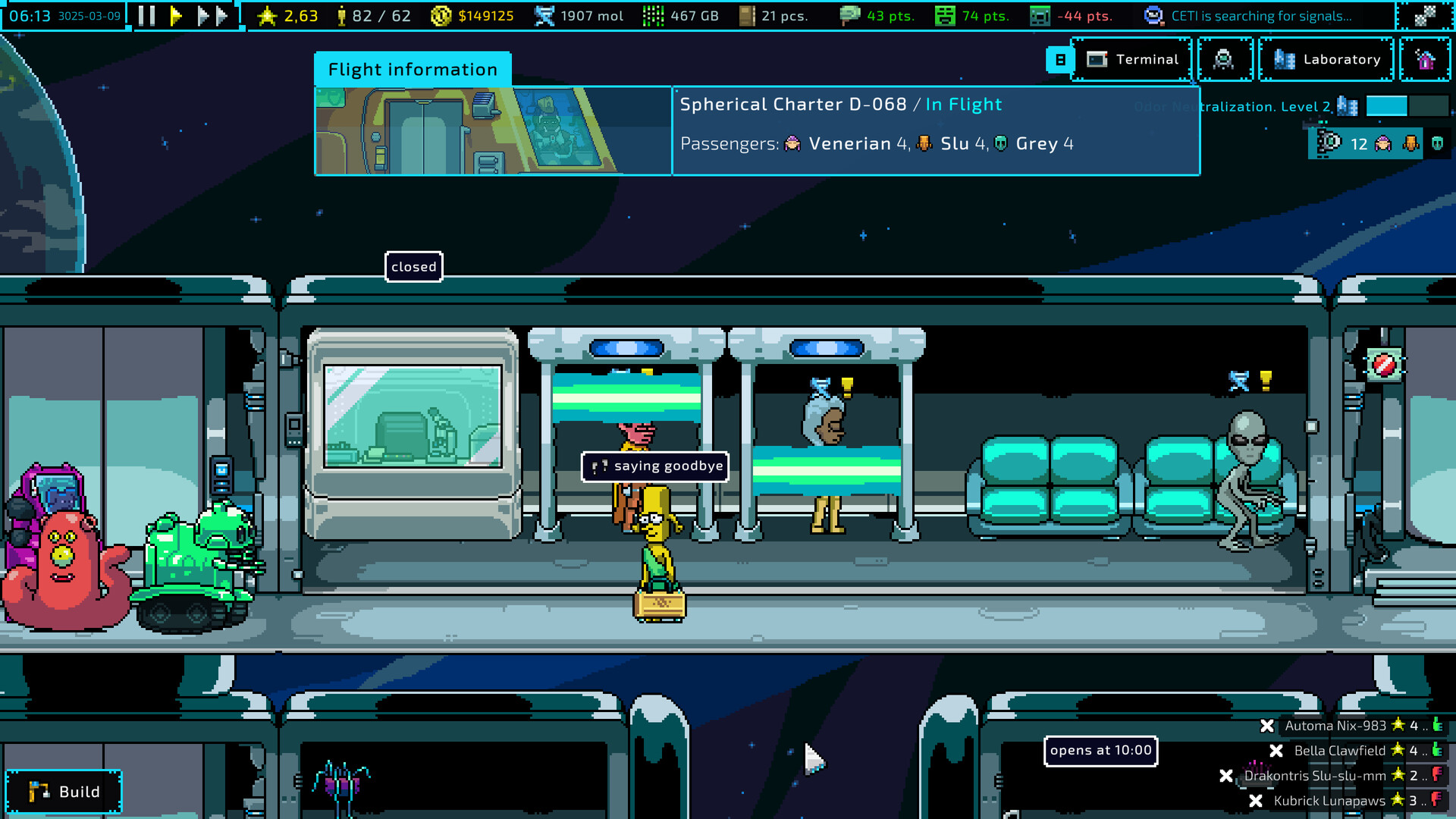Viewport: 1456px width, 819px height.
Task: Click the red prohibition sign on right wall
Action: pyautogui.click(x=1386, y=366)
